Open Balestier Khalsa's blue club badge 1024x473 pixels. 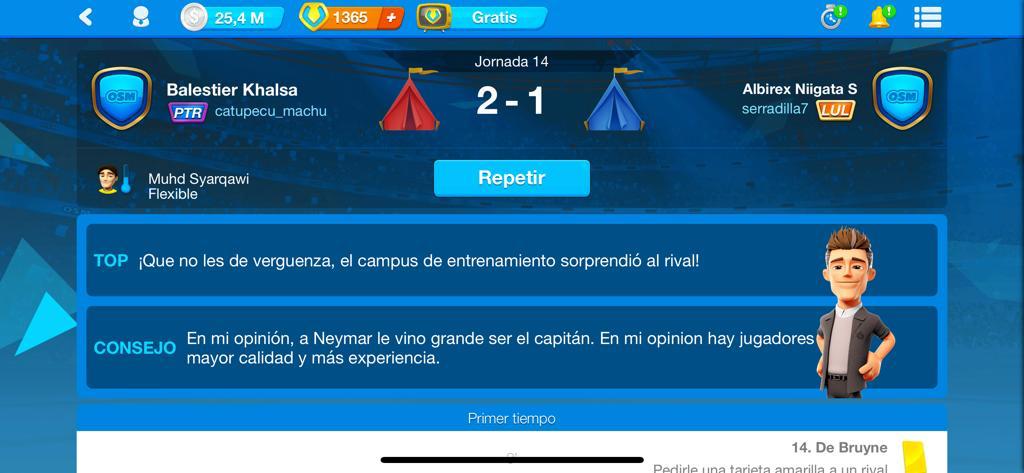click(x=121, y=98)
